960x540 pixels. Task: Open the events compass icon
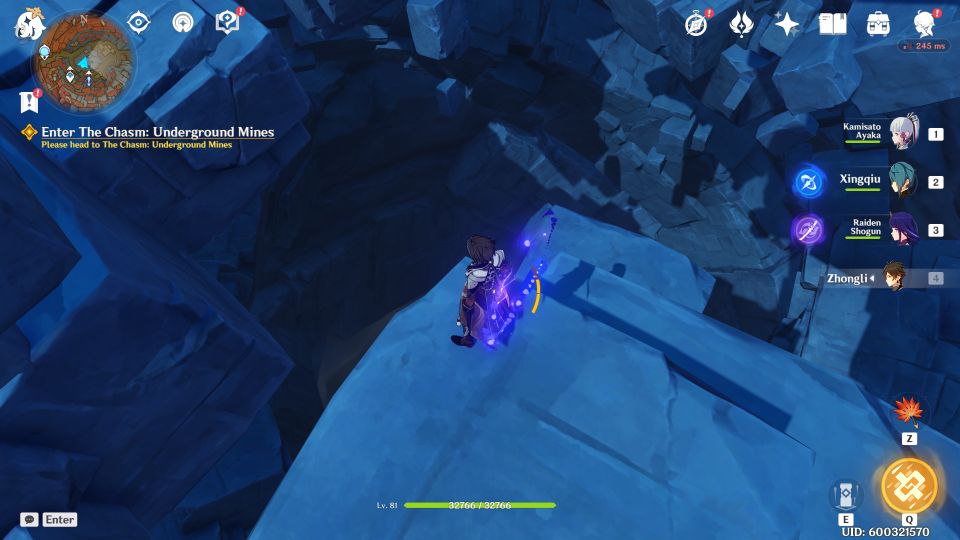point(696,24)
